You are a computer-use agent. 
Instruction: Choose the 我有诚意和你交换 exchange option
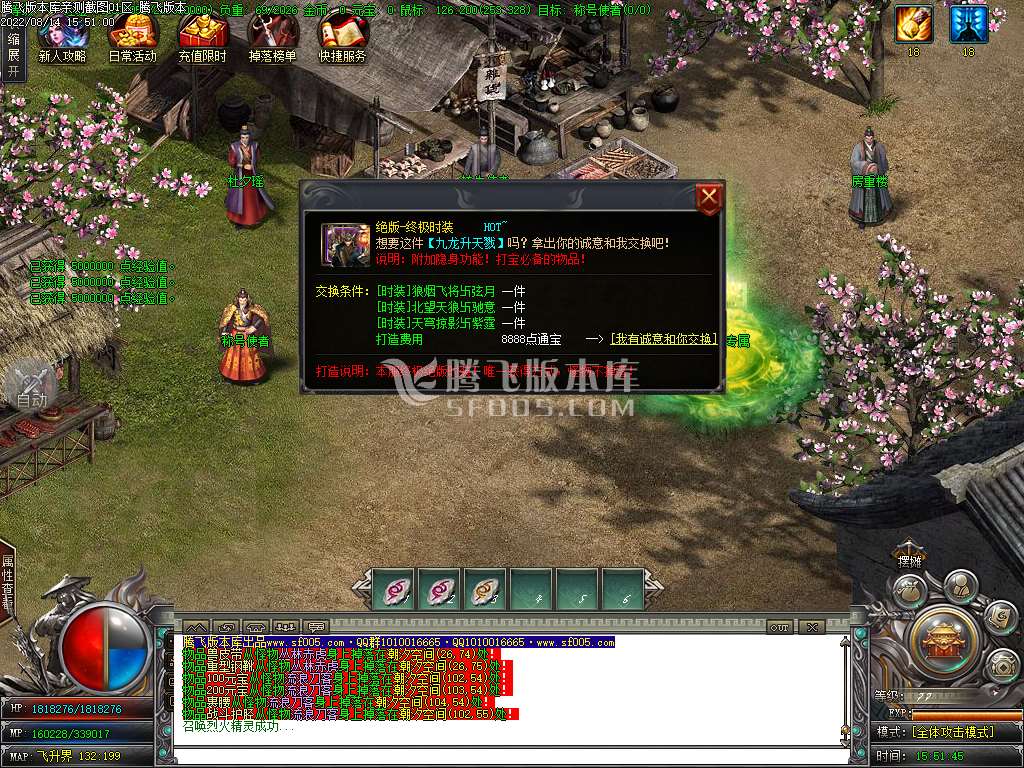664,339
